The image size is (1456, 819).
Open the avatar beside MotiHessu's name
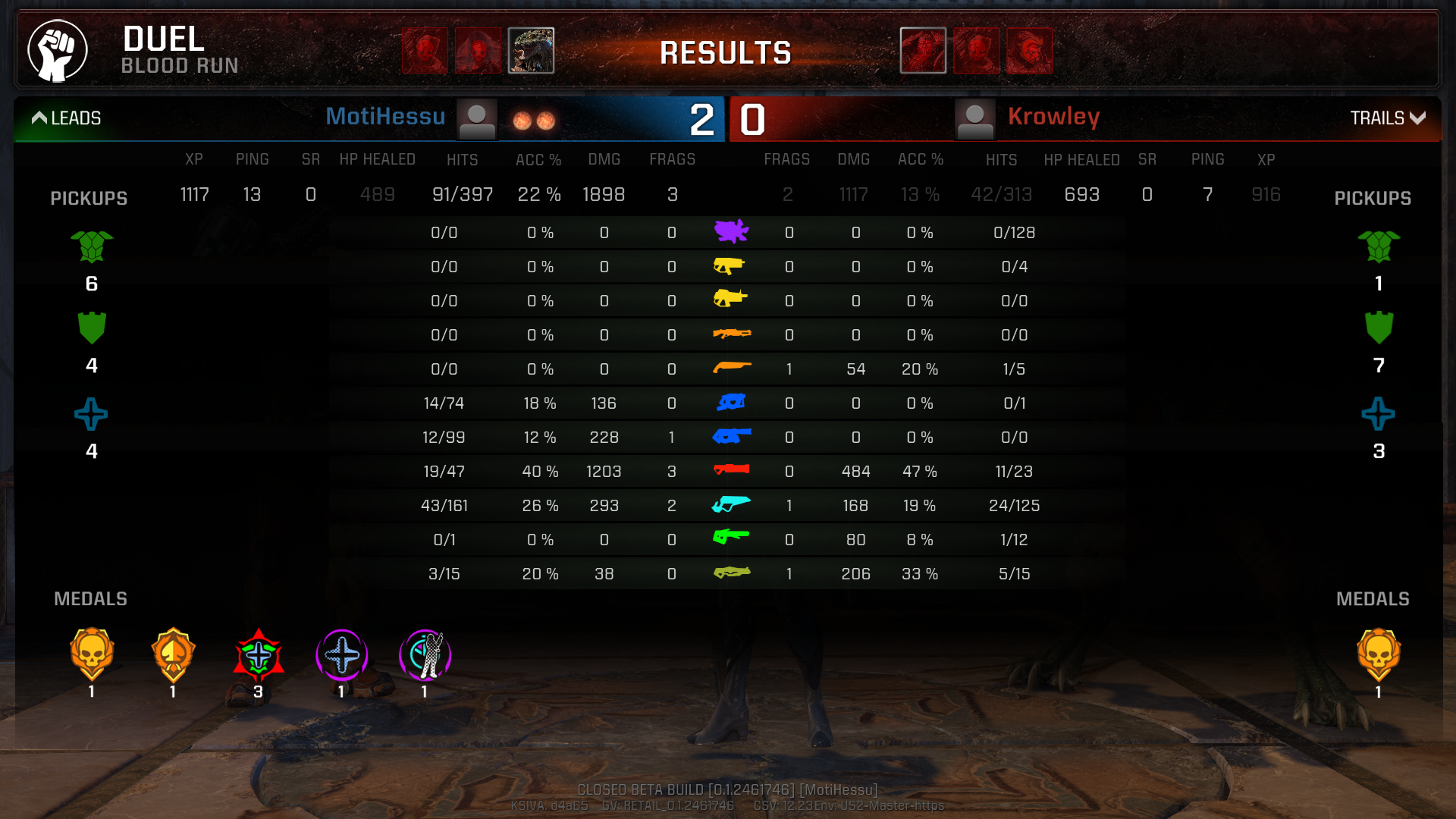coord(477,119)
